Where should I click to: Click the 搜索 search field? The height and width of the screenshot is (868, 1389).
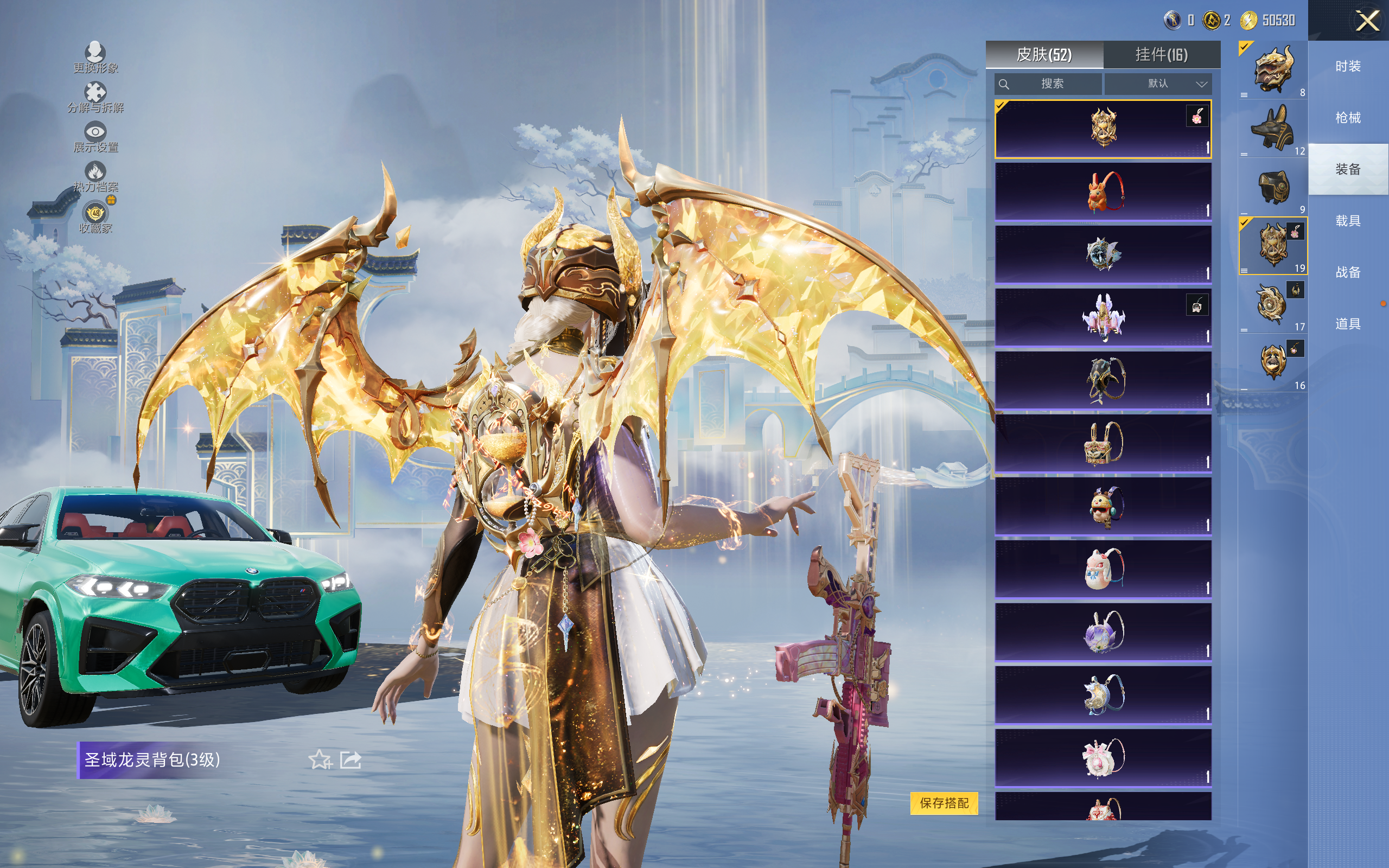pyautogui.click(x=1048, y=84)
